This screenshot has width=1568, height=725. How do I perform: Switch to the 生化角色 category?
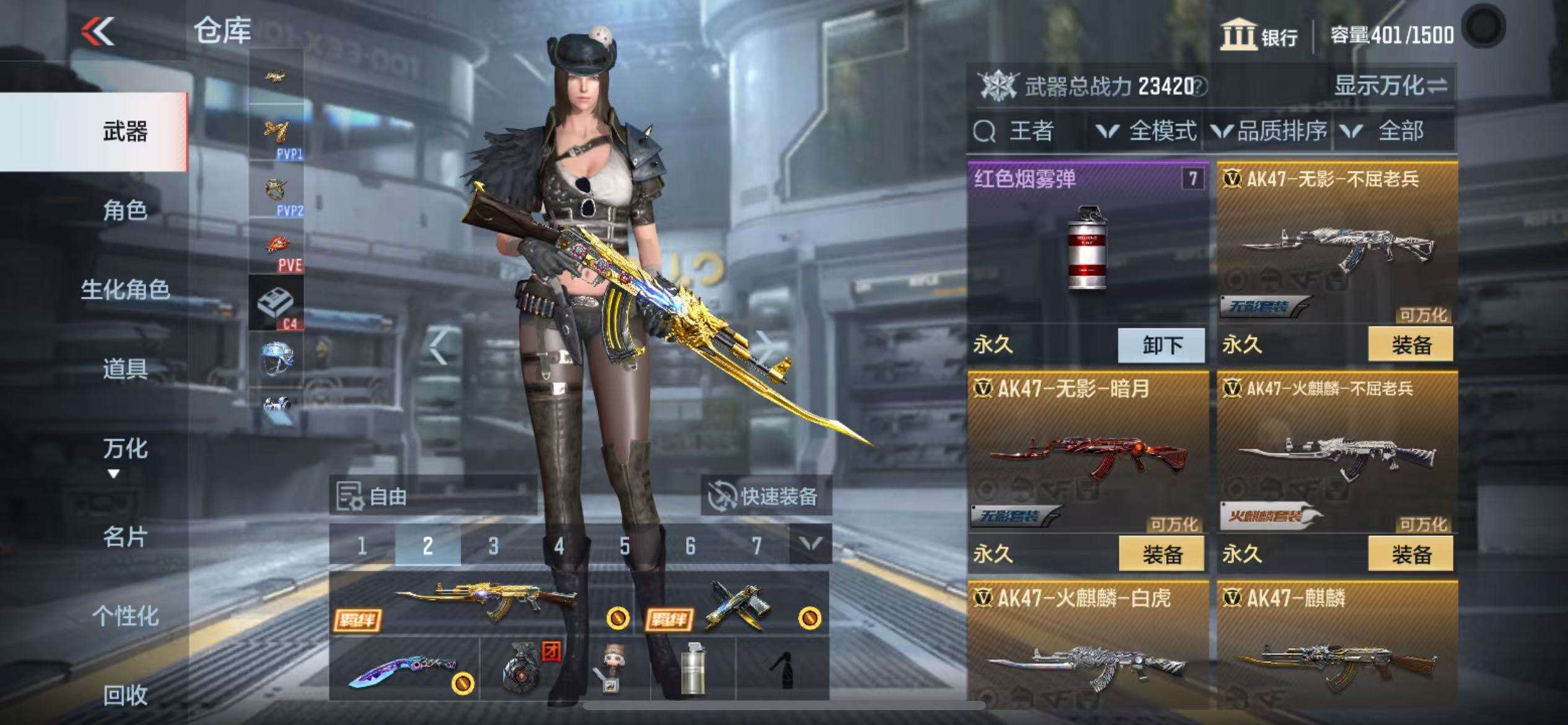125,289
